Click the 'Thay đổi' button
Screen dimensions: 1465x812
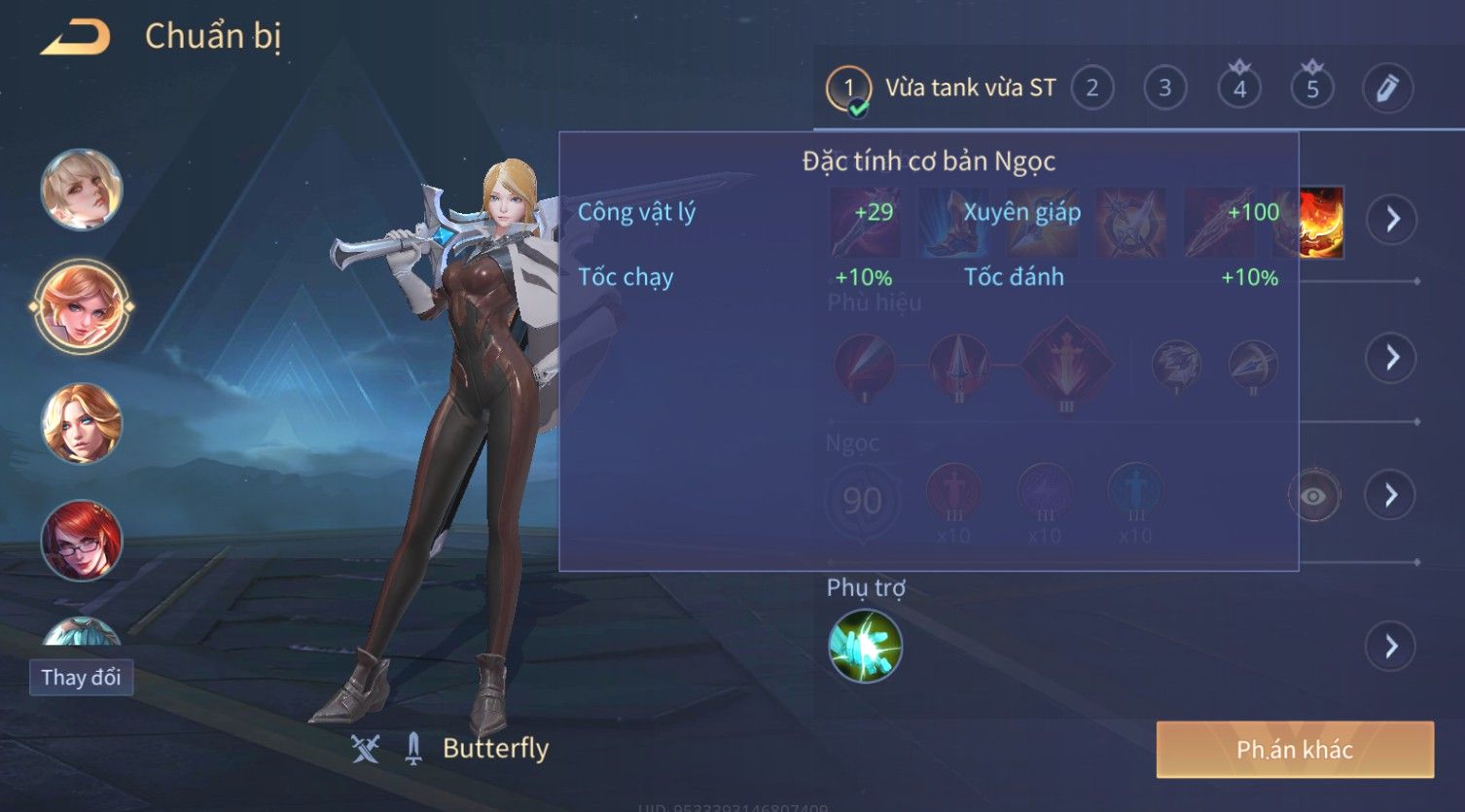(81, 677)
